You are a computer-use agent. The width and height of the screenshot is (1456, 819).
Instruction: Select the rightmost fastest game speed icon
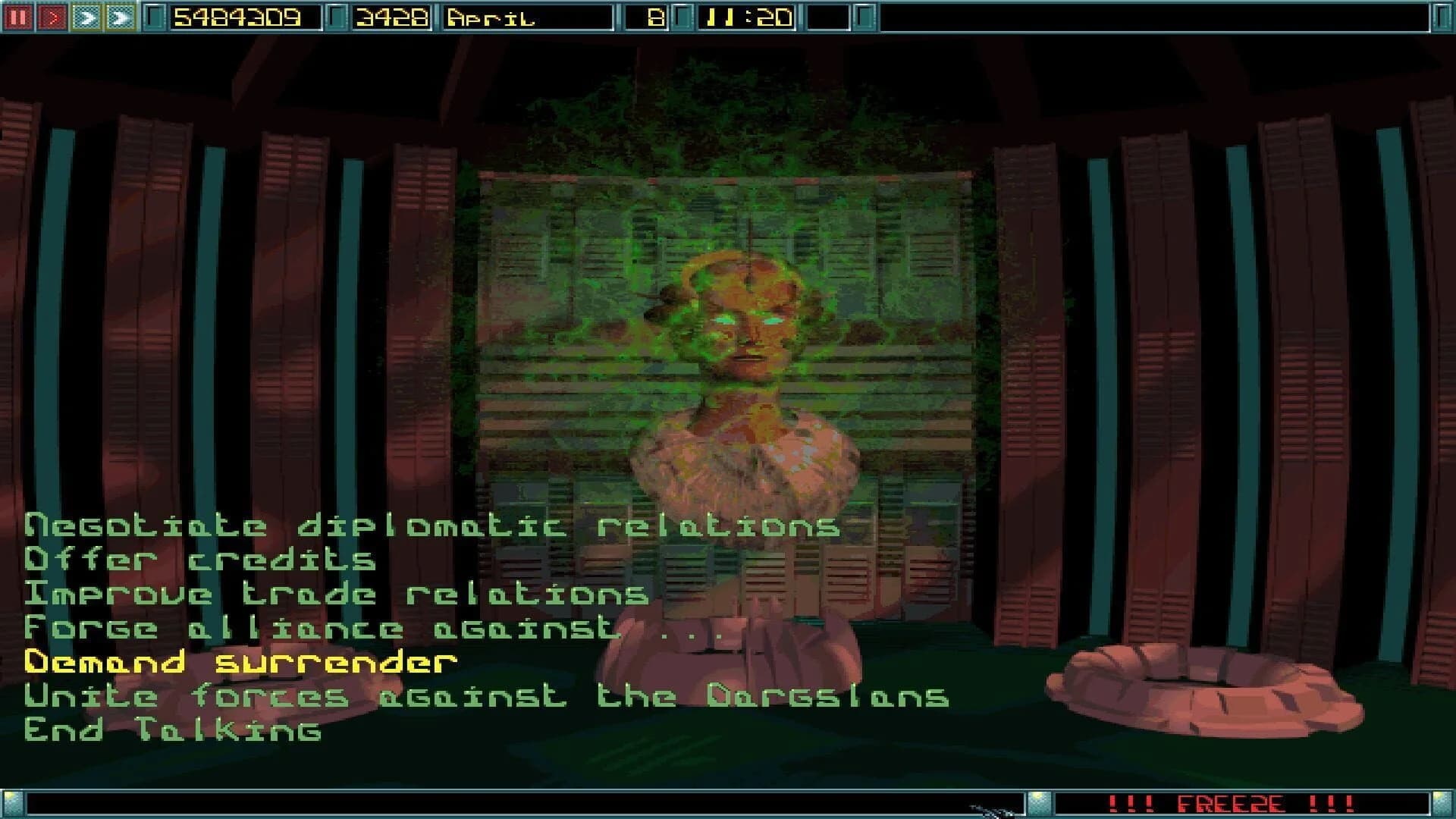point(120,15)
